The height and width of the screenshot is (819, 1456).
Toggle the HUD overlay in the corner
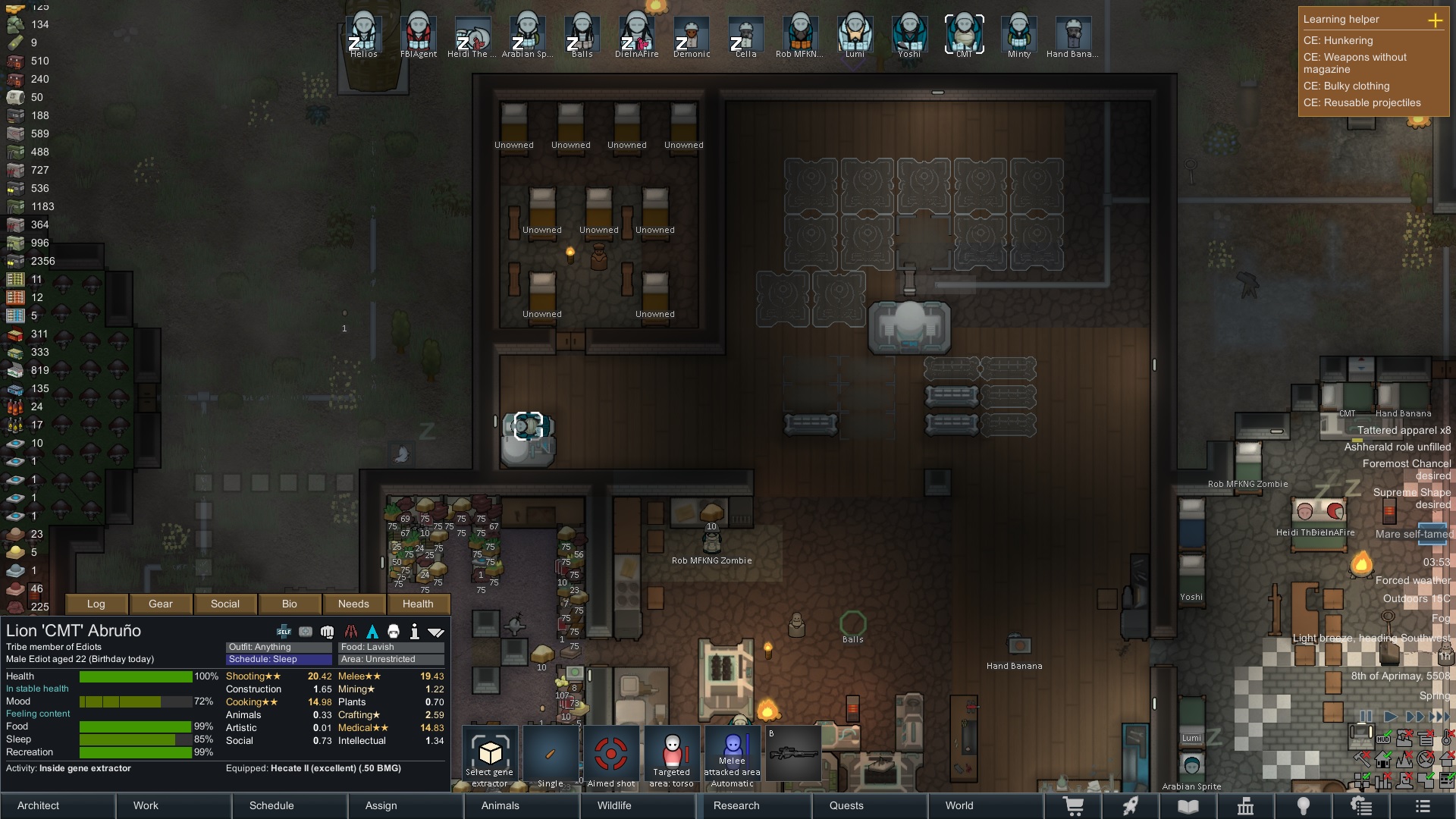click(1383, 739)
